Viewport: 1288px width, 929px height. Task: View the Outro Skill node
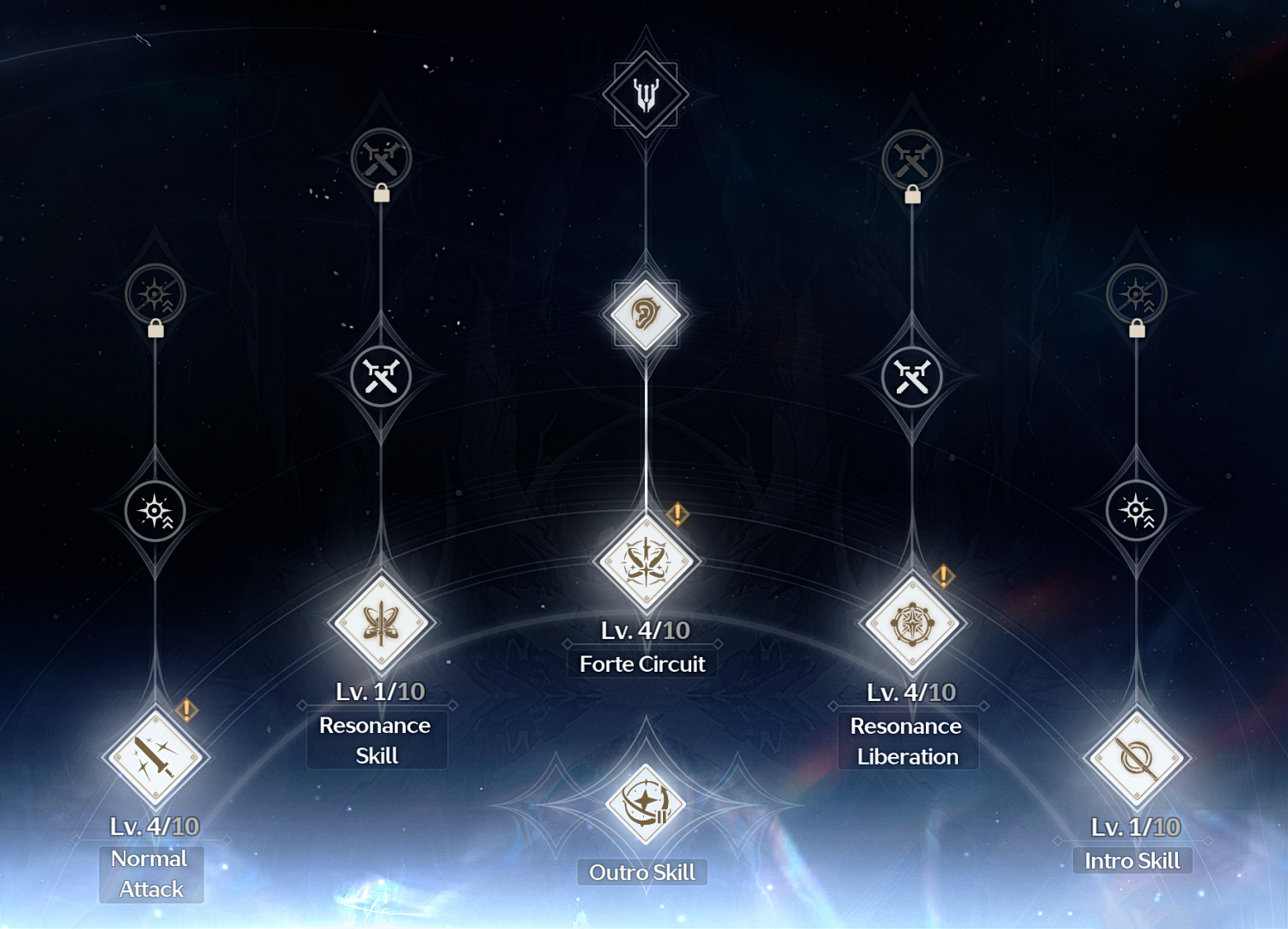pyautogui.click(x=645, y=804)
